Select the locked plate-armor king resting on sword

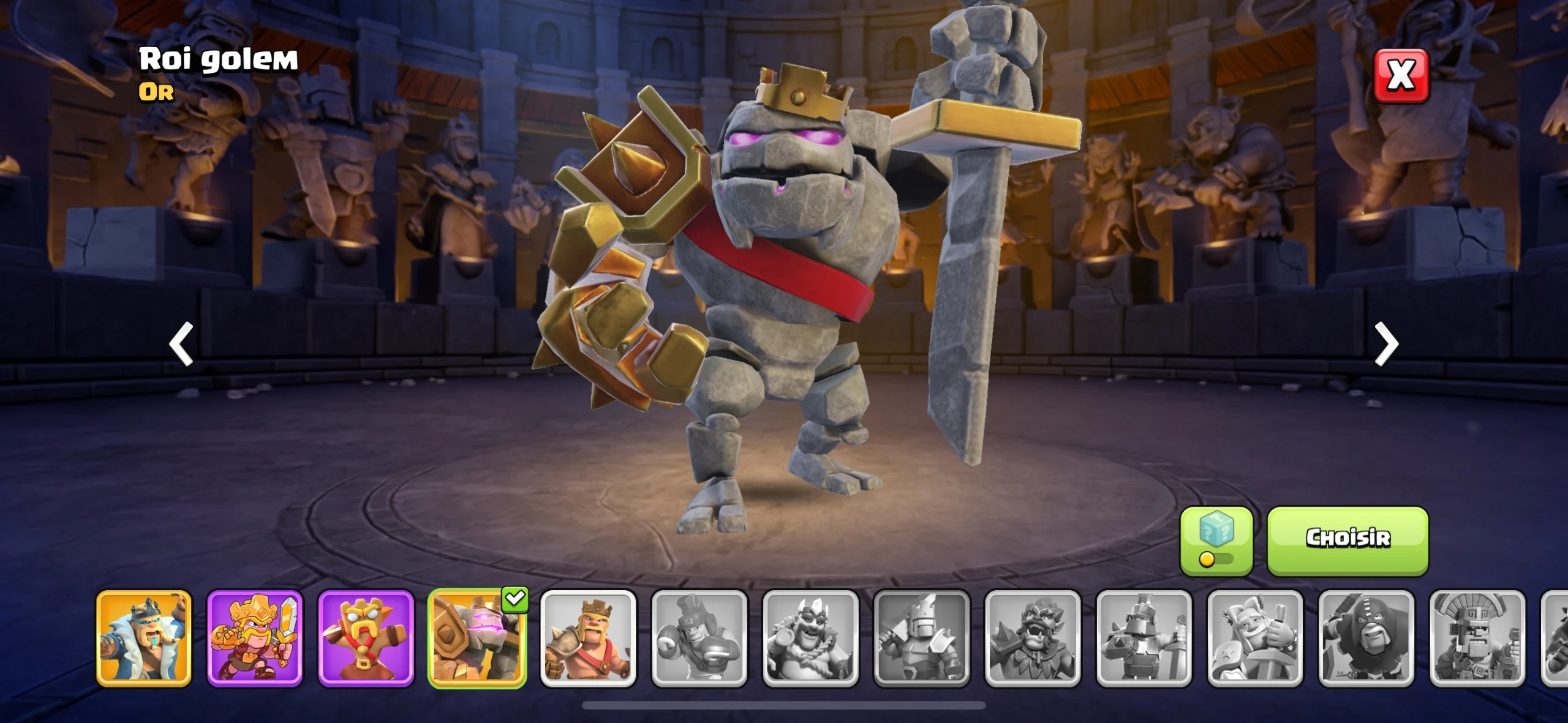[1144, 638]
